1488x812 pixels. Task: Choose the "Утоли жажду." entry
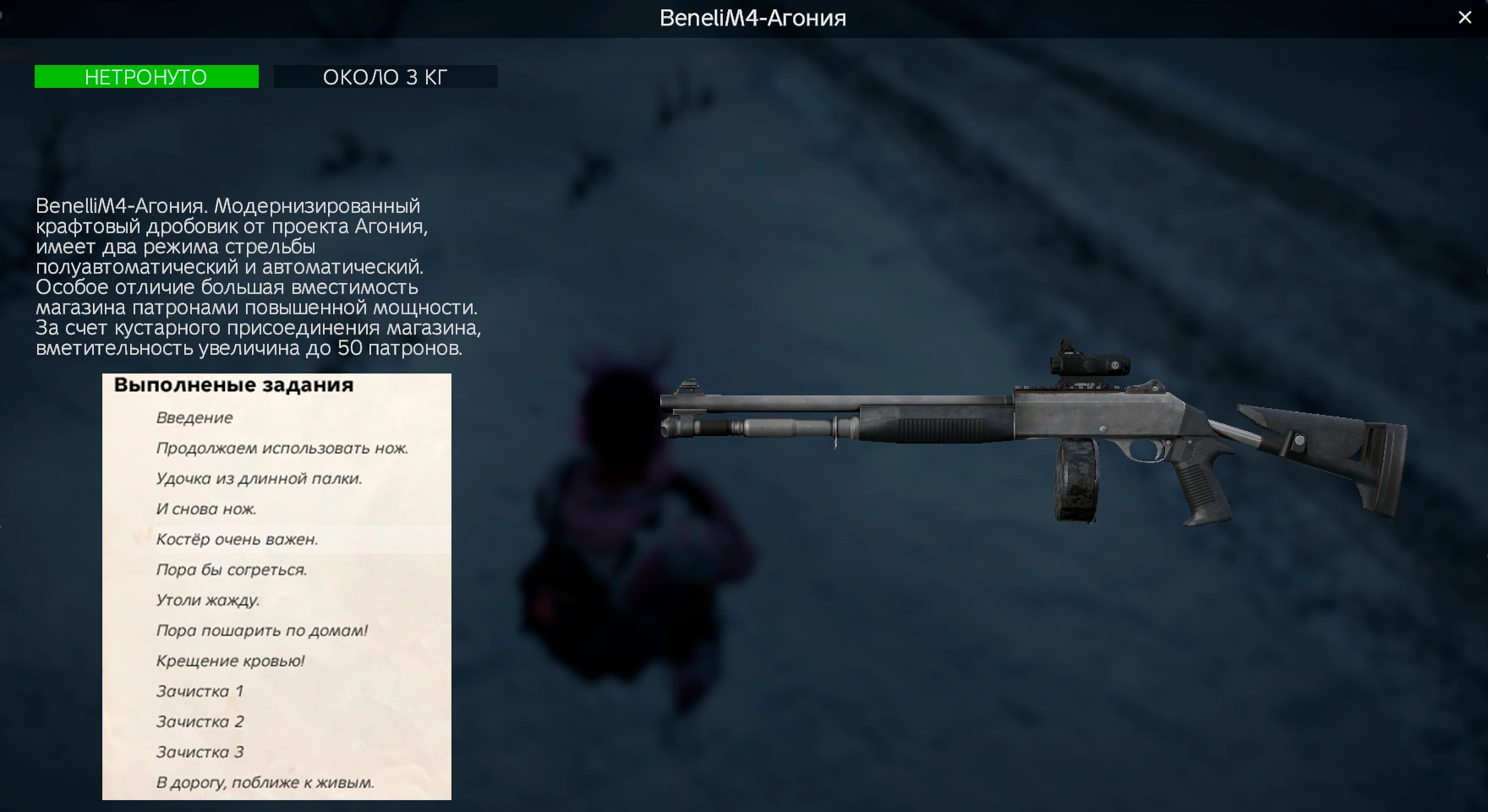pos(208,601)
